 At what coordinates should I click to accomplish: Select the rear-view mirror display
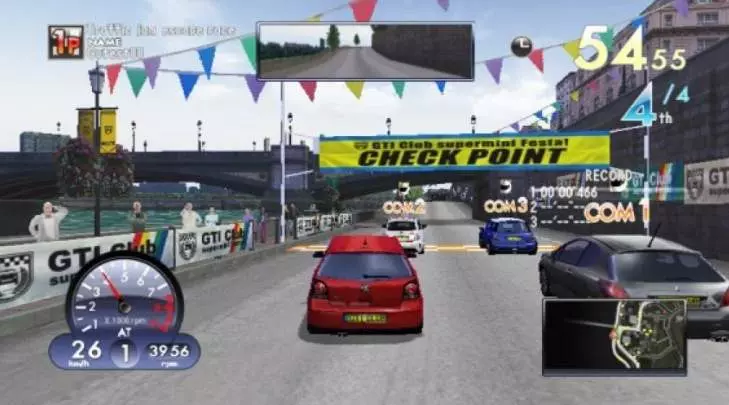coord(365,51)
